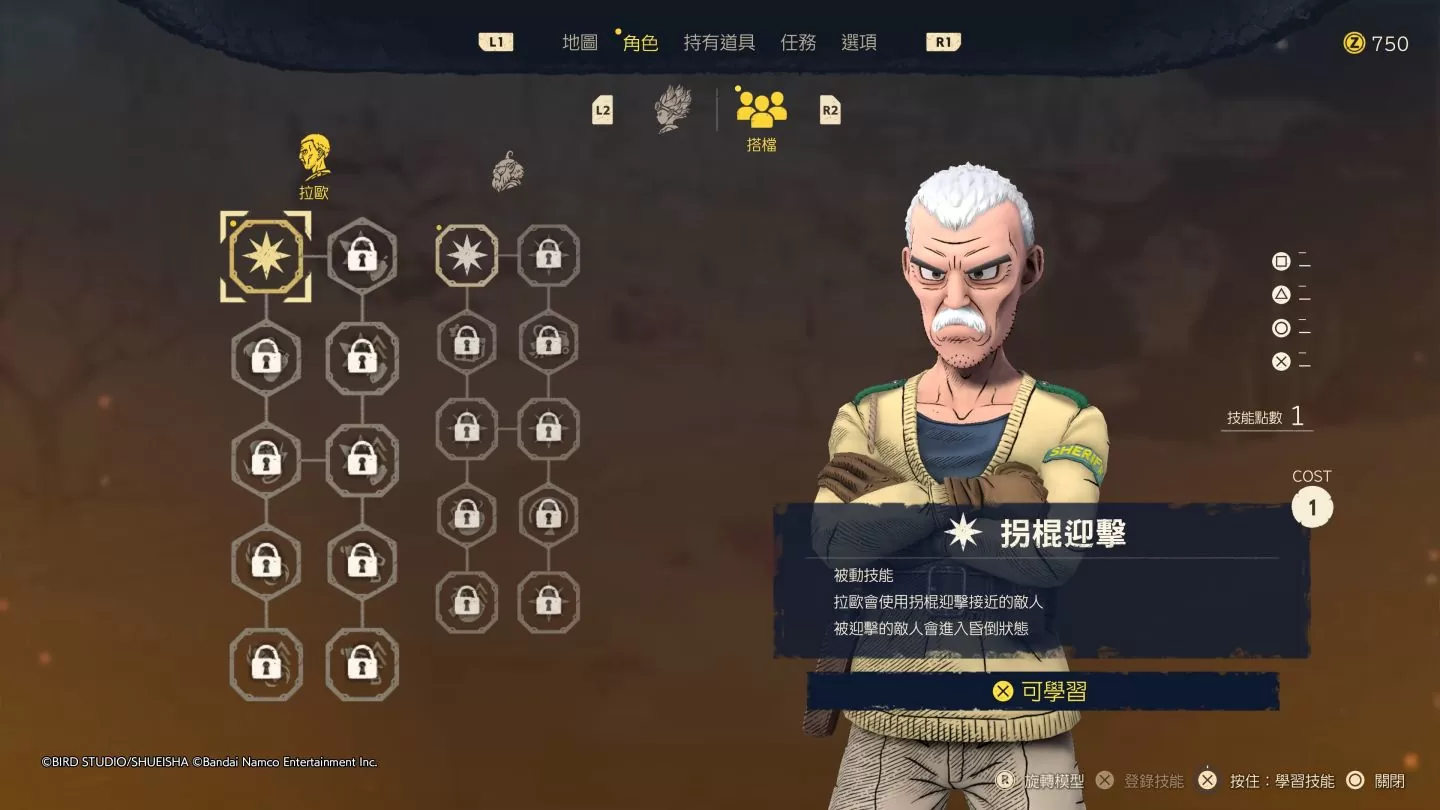Select the second partner's starburst skill node
This screenshot has height=810, width=1440.
[467, 256]
